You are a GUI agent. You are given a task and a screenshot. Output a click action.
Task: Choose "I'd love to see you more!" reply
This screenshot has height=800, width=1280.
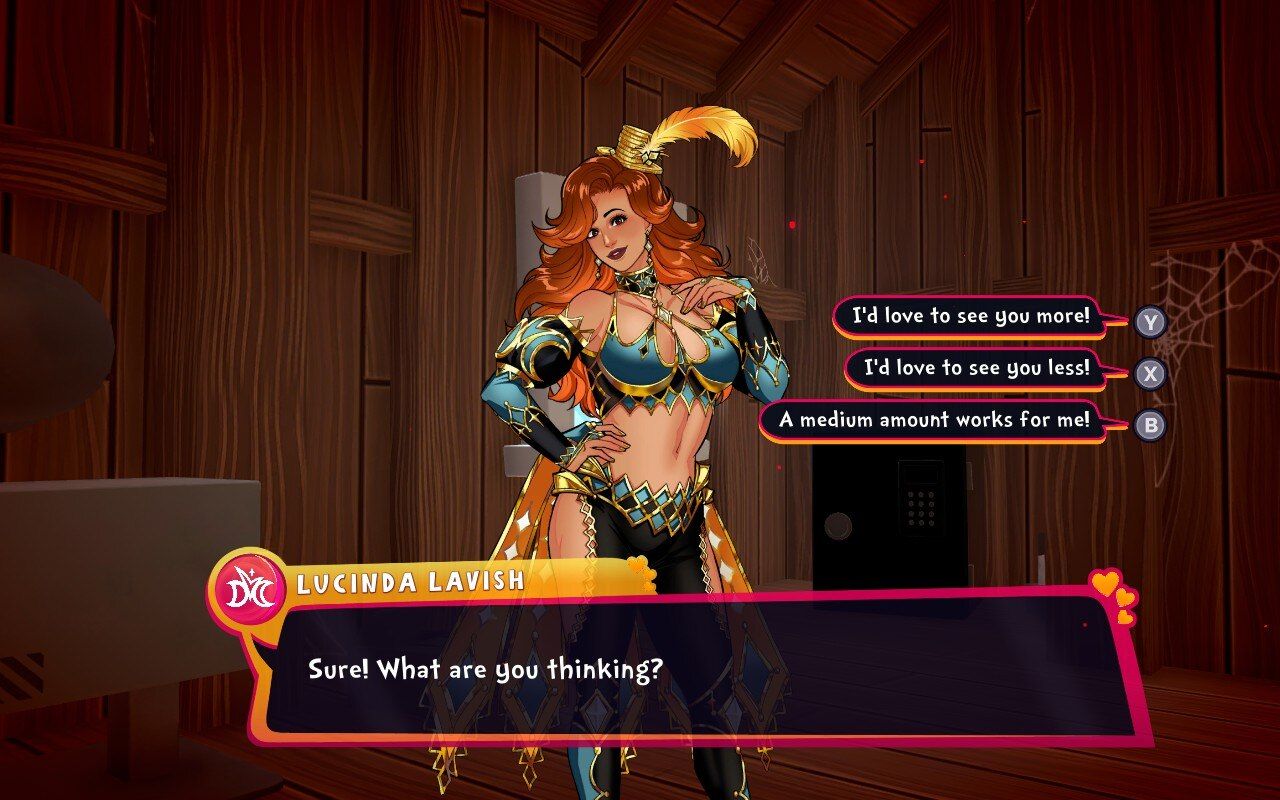click(x=969, y=317)
